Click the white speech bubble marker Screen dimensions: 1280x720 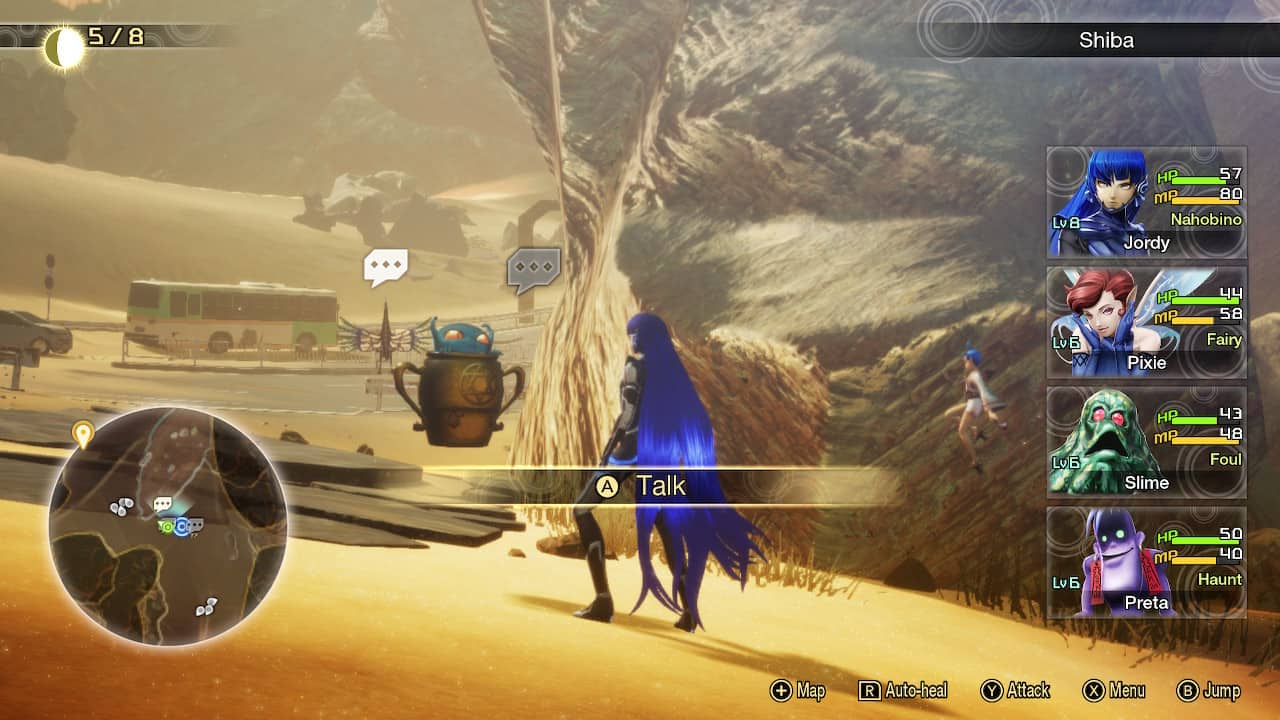[385, 267]
